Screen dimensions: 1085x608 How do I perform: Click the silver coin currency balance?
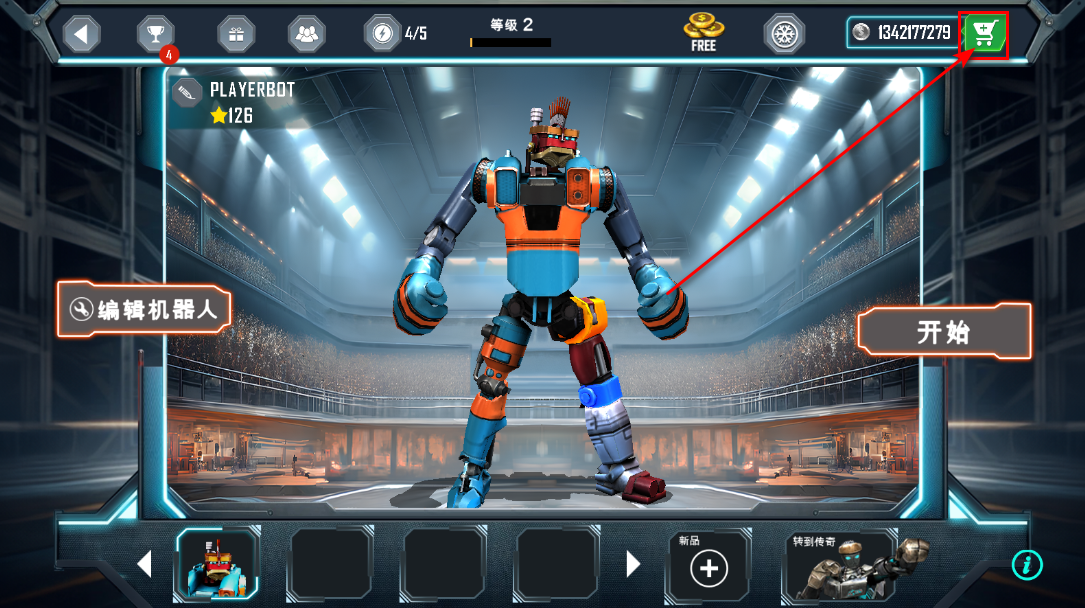[x=901, y=33]
